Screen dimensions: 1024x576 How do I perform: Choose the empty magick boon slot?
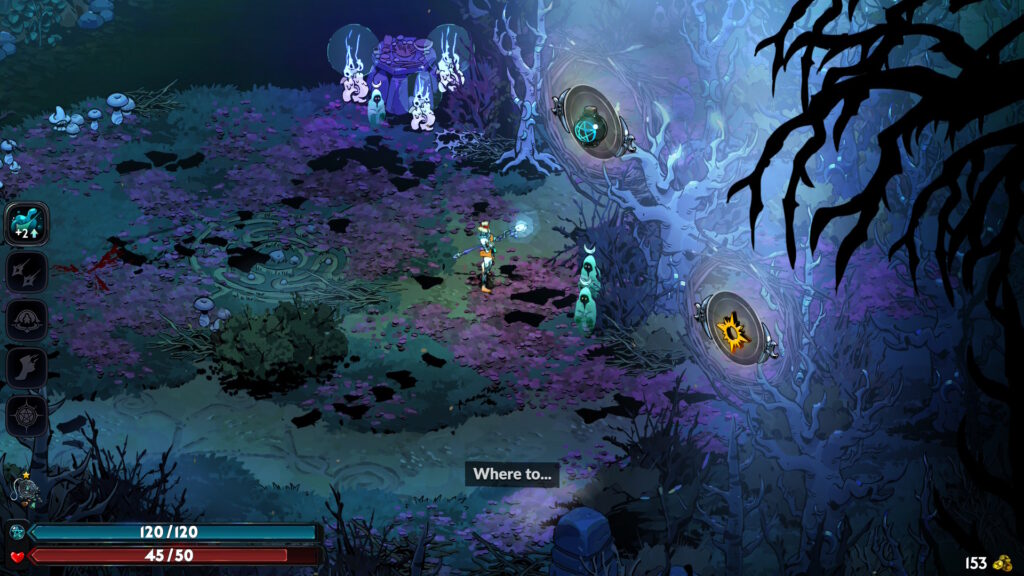coord(27,415)
